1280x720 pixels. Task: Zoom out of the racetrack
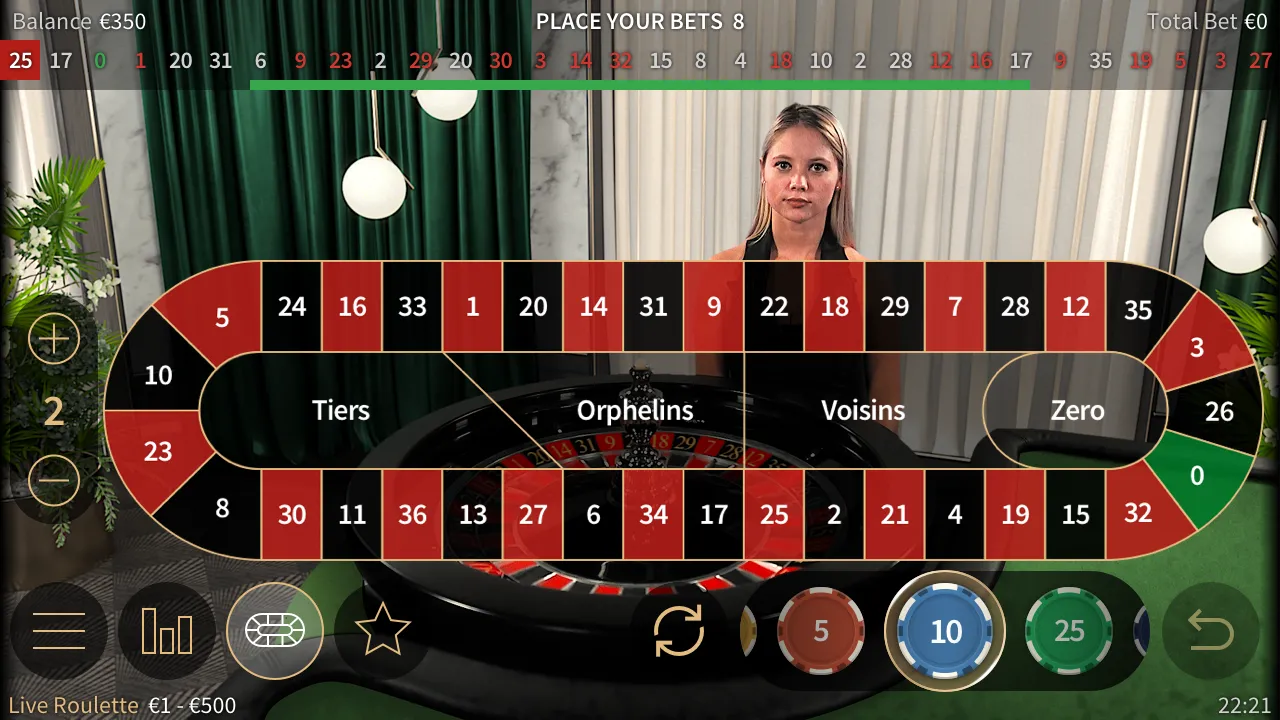tap(54, 480)
